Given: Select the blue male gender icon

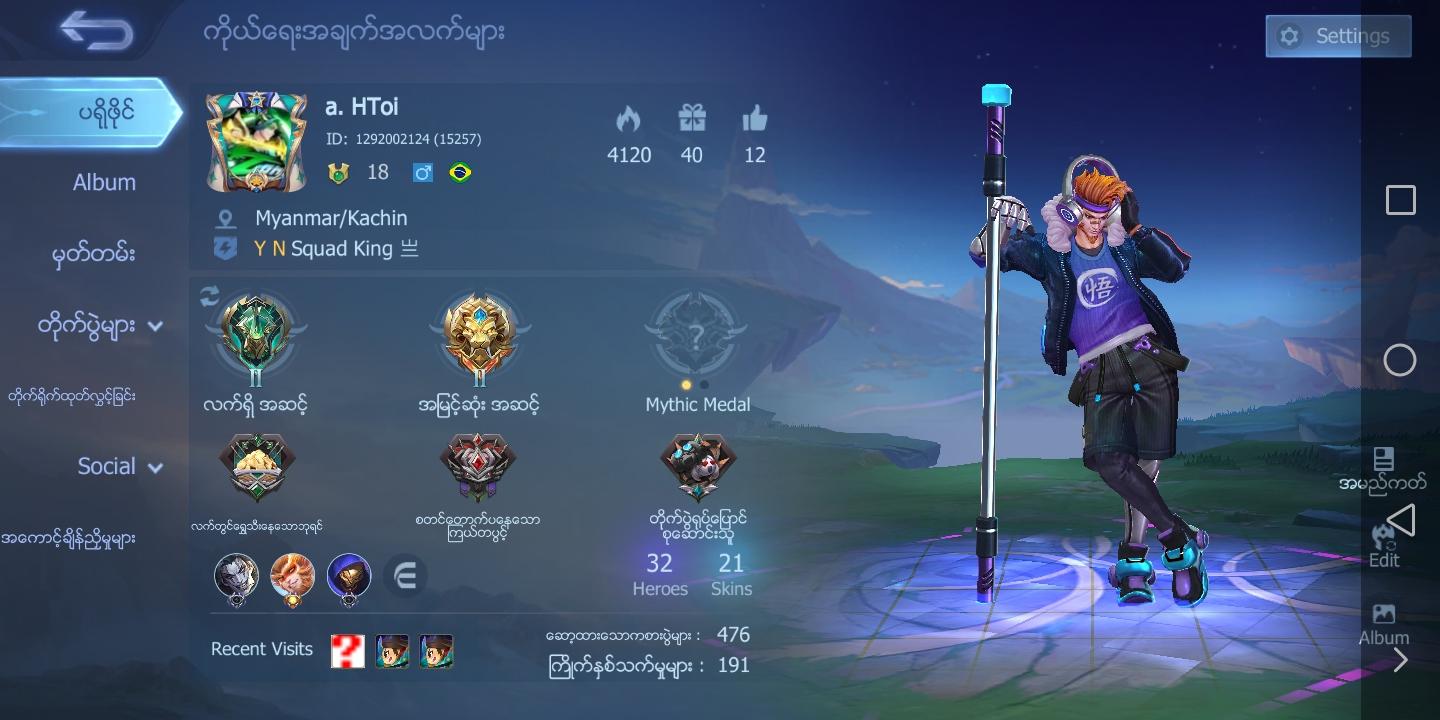Looking at the screenshot, I should click(422, 172).
